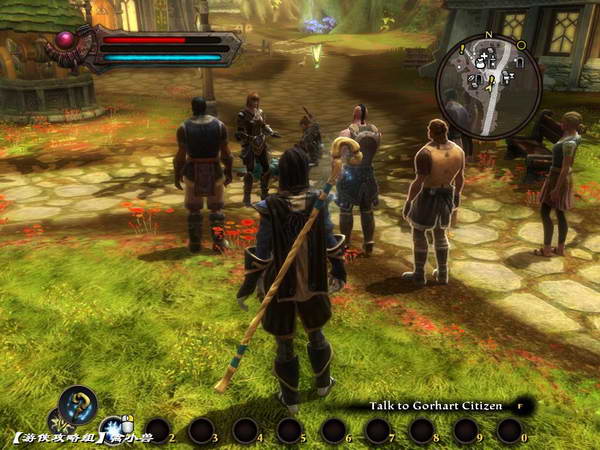Viewport: 600px width, 450px height.
Task: Activate the blue swirl ability icon
Action: (77, 404)
